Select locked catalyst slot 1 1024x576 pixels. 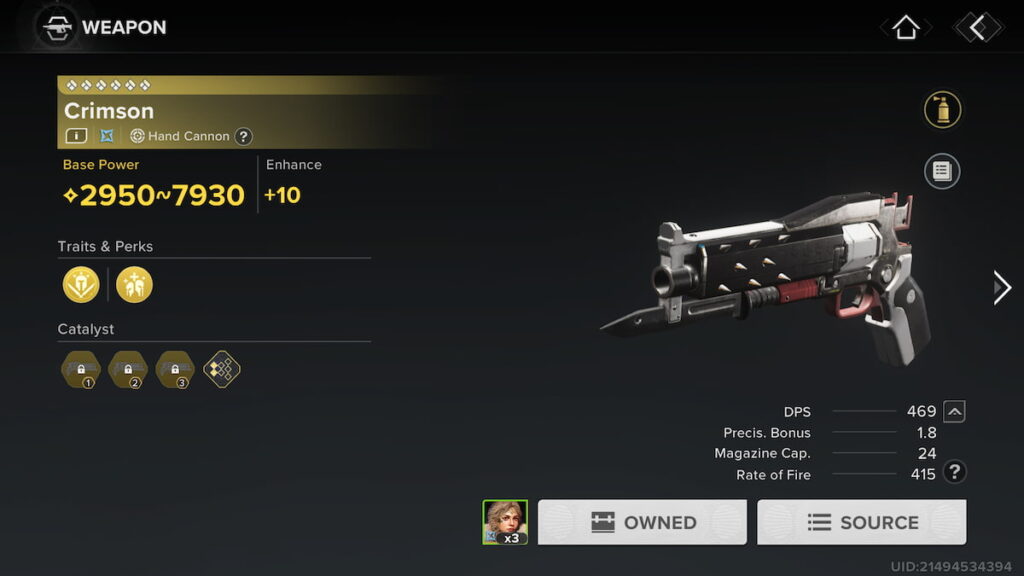coord(81,369)
